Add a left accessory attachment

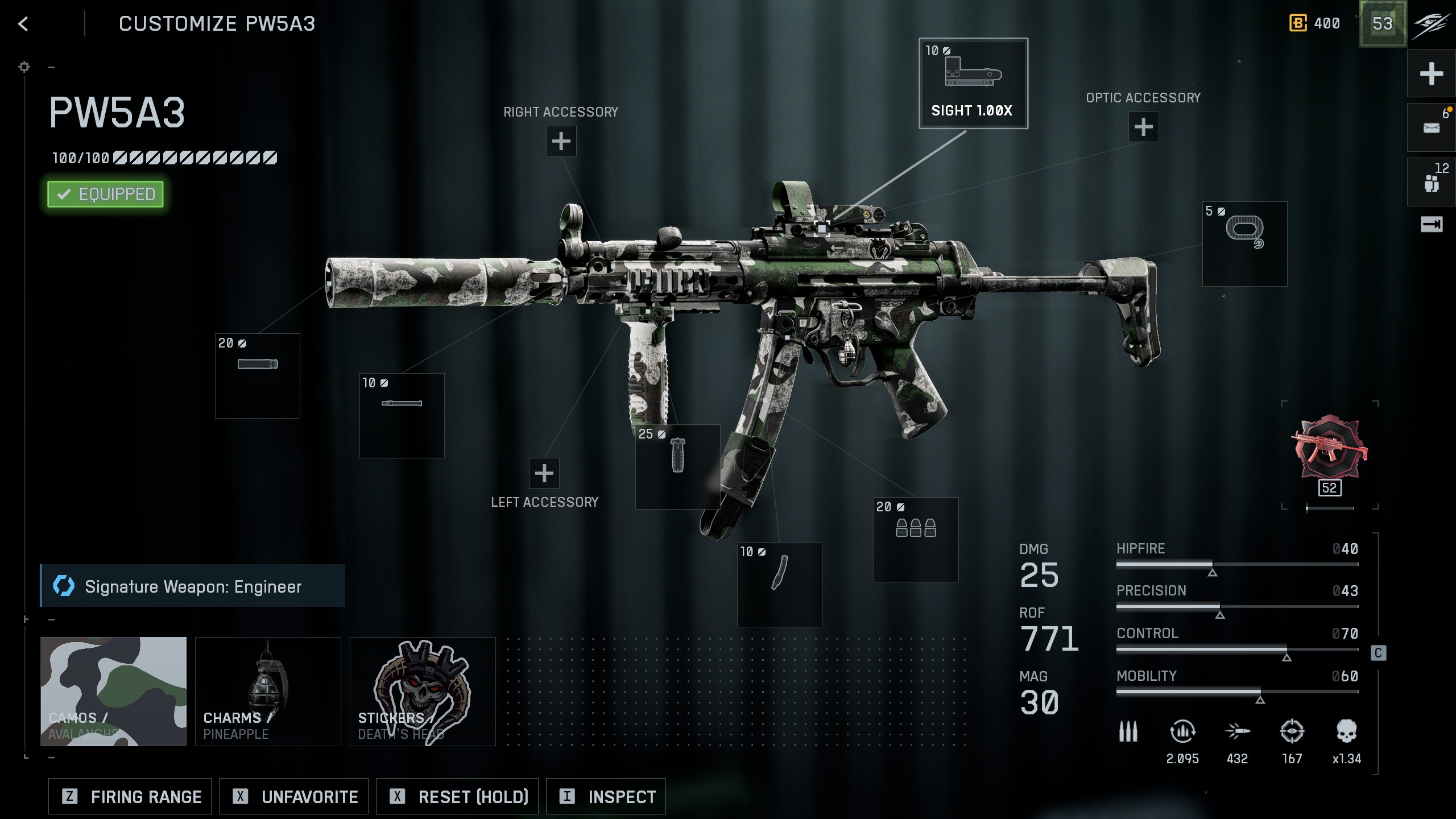[544, 473]
